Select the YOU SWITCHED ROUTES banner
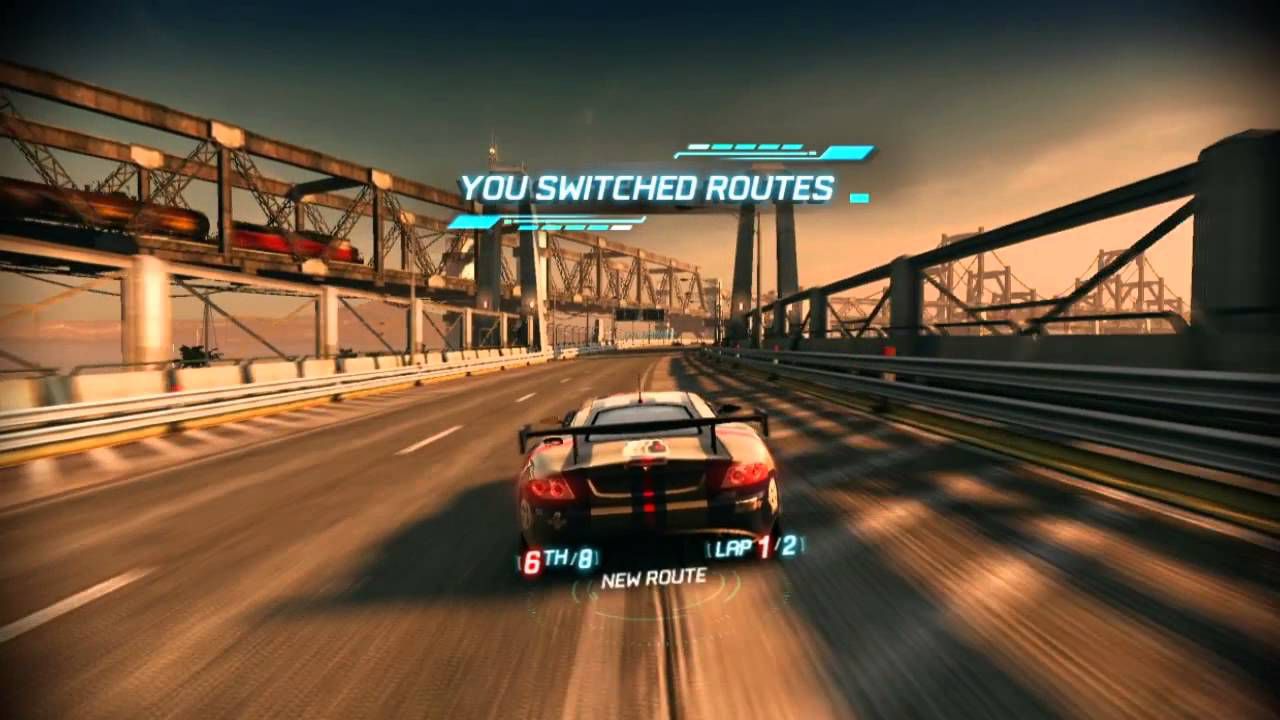The image size is (1280, 720). click(645, 186)
